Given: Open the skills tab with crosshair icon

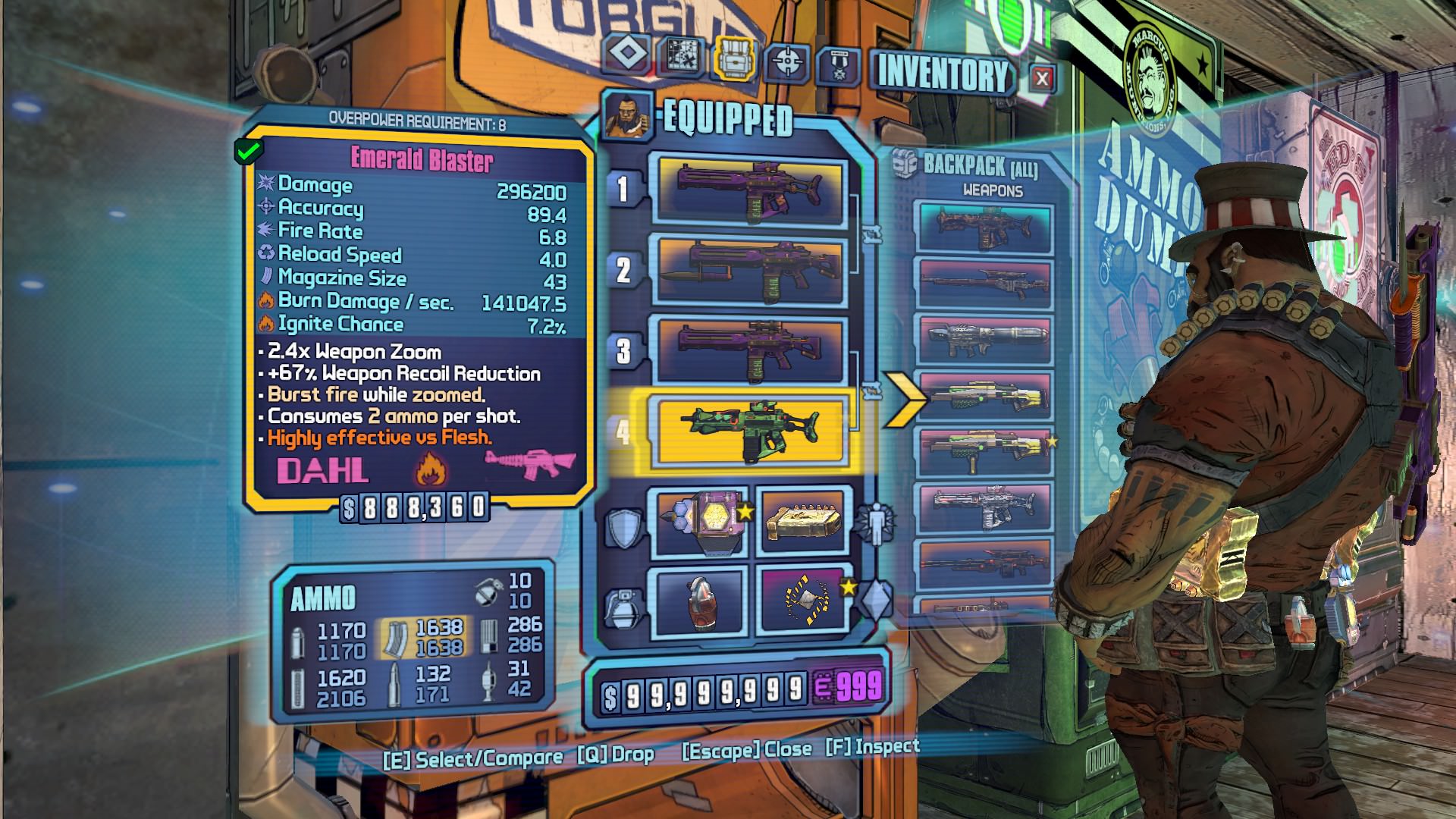Looking at the screenshot, I should [x=786, y=62].
